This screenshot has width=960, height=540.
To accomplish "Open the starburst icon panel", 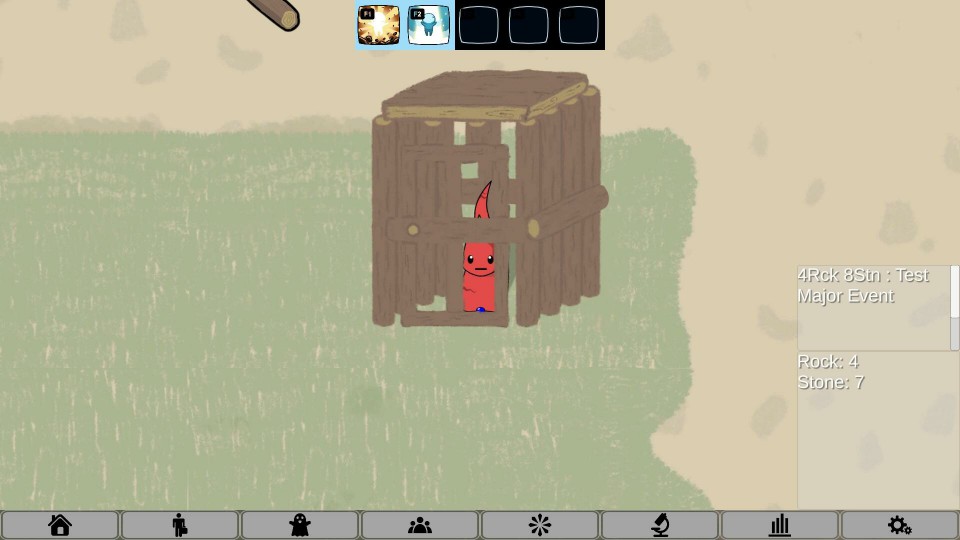I will (540, 525).
